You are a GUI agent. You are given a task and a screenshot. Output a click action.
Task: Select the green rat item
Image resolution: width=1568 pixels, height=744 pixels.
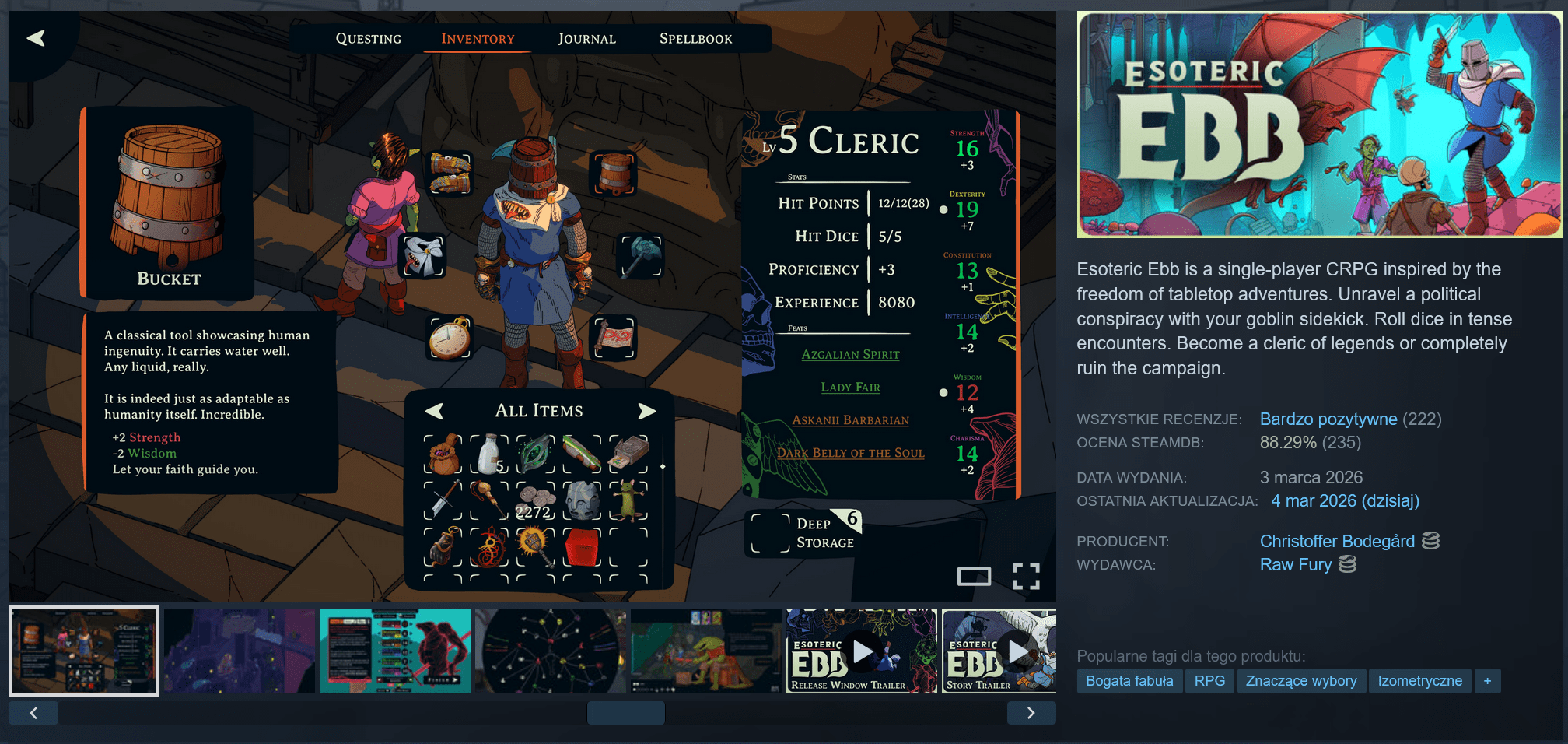pyautogui.click(x=628, y=500)
